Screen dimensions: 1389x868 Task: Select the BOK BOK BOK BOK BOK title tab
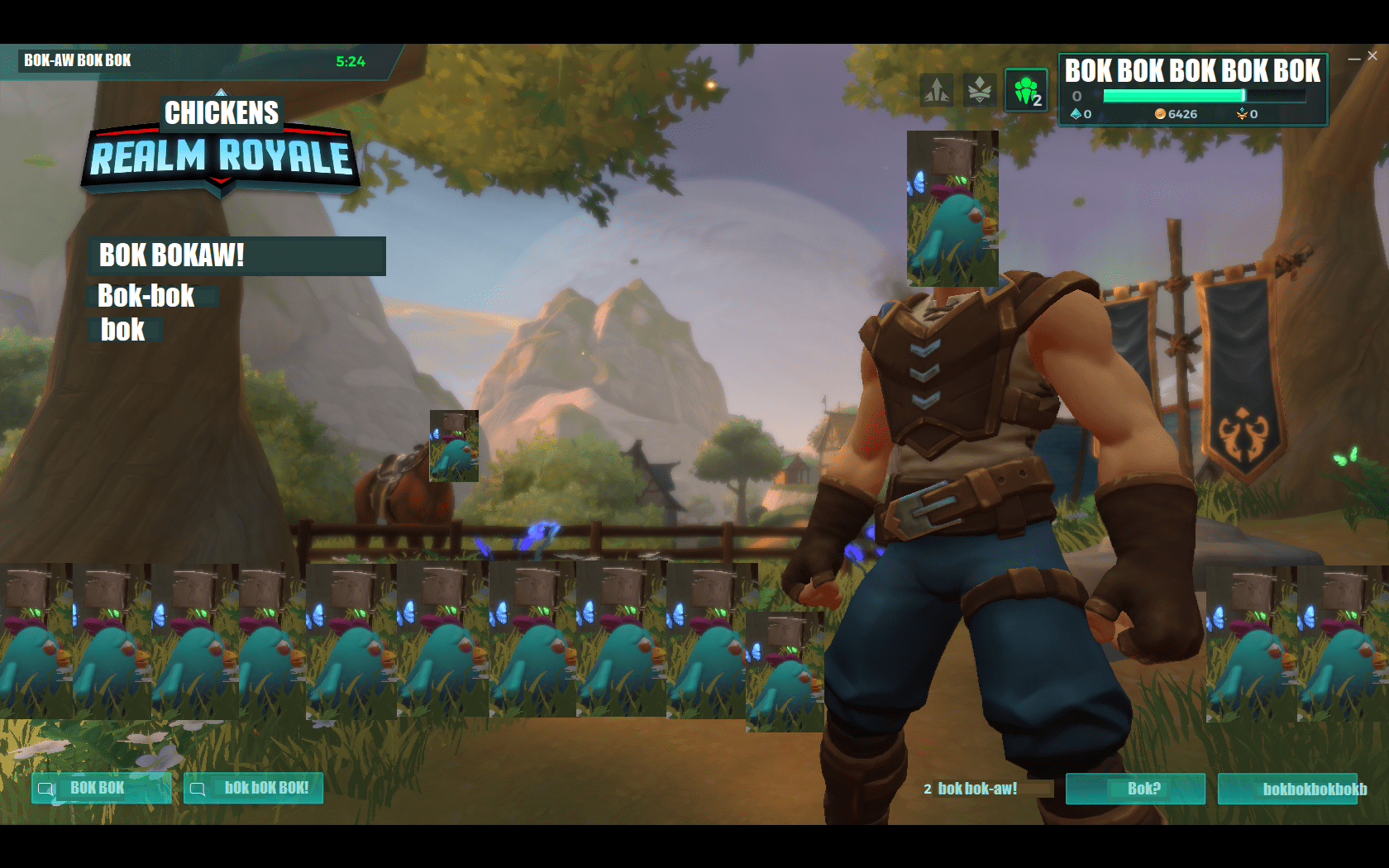[x=1193, y=71]
